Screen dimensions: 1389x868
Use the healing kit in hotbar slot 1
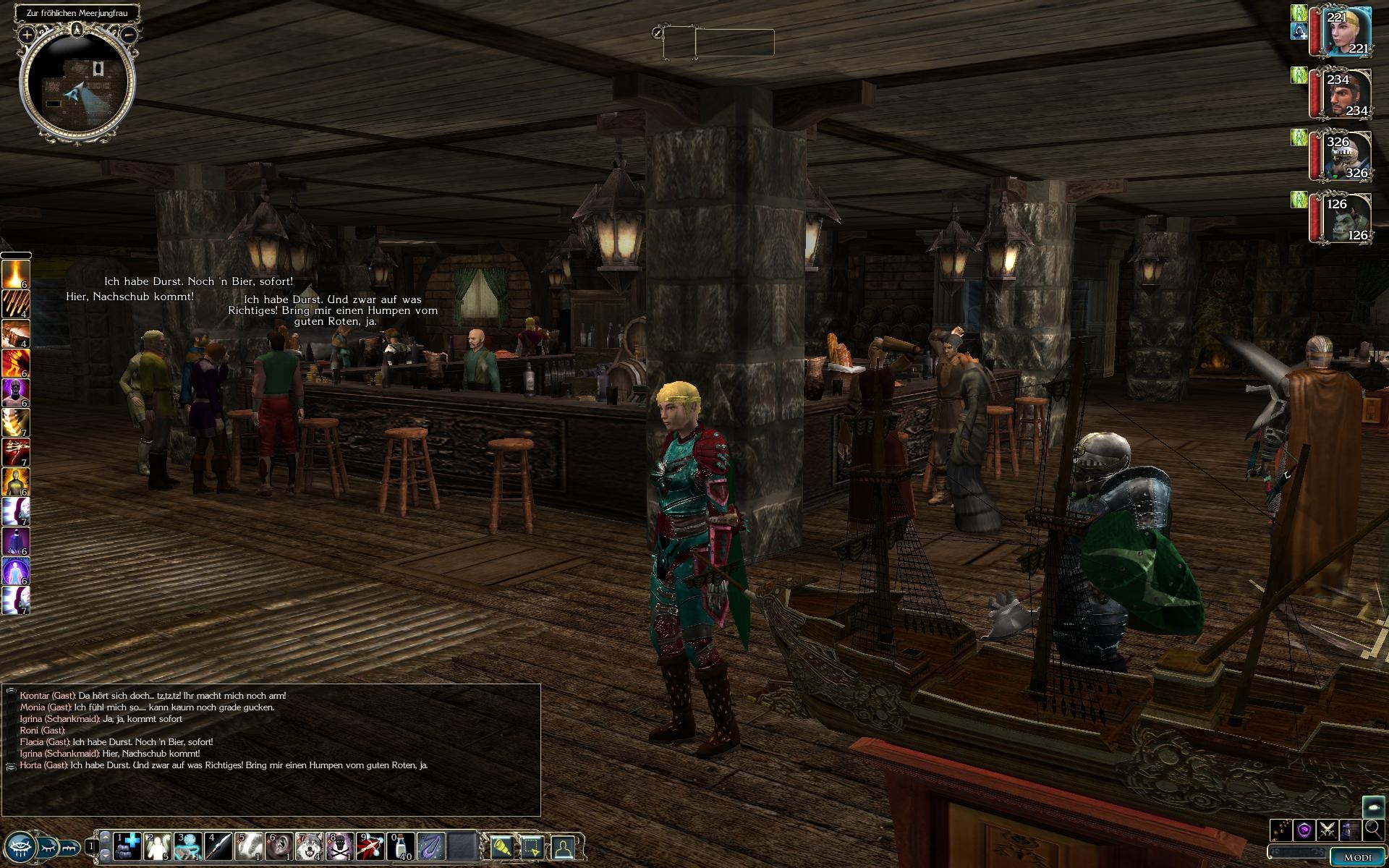(x=127, y=846)
